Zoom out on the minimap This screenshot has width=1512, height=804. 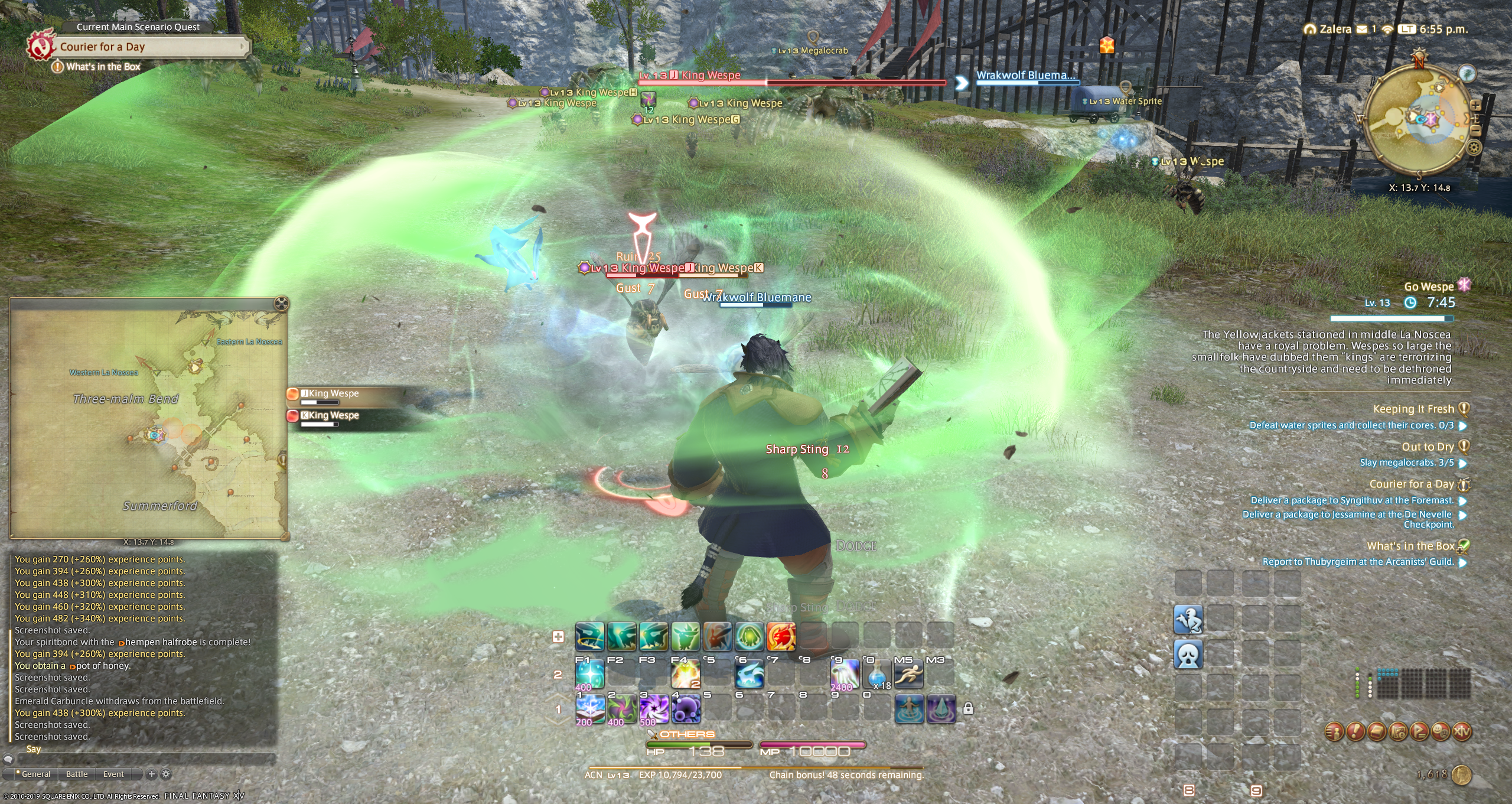1475,131
